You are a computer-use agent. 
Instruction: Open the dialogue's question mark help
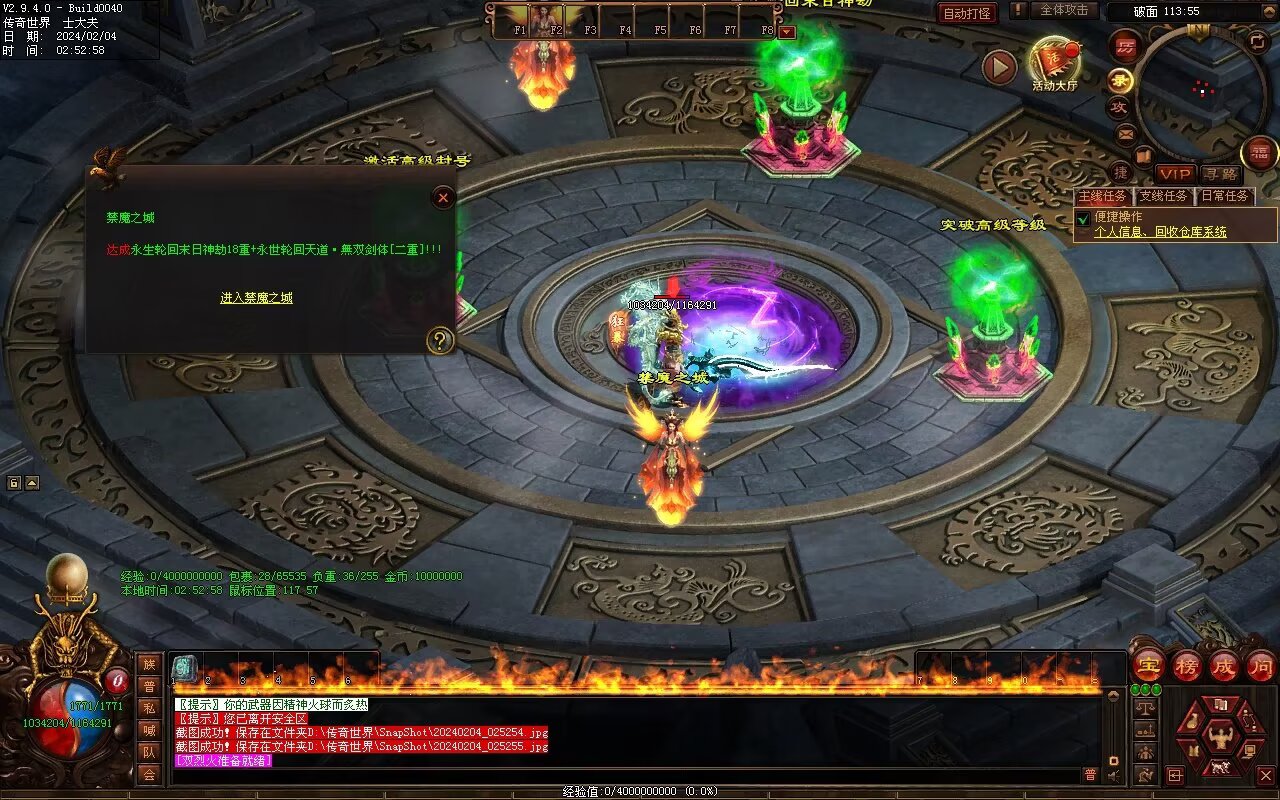[x=440, y=341]
